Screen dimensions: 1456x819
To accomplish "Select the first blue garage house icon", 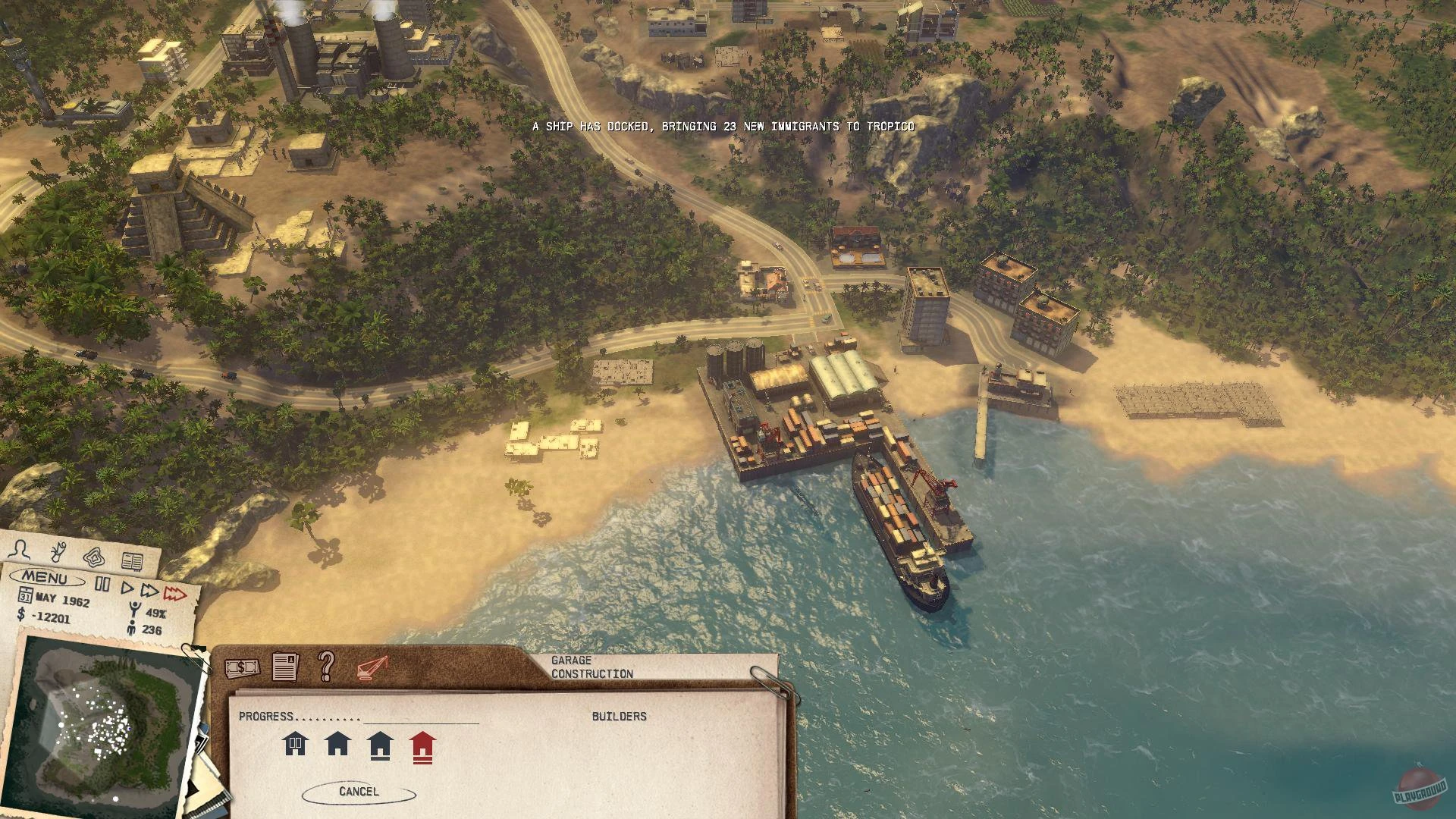I will [294, 745].
